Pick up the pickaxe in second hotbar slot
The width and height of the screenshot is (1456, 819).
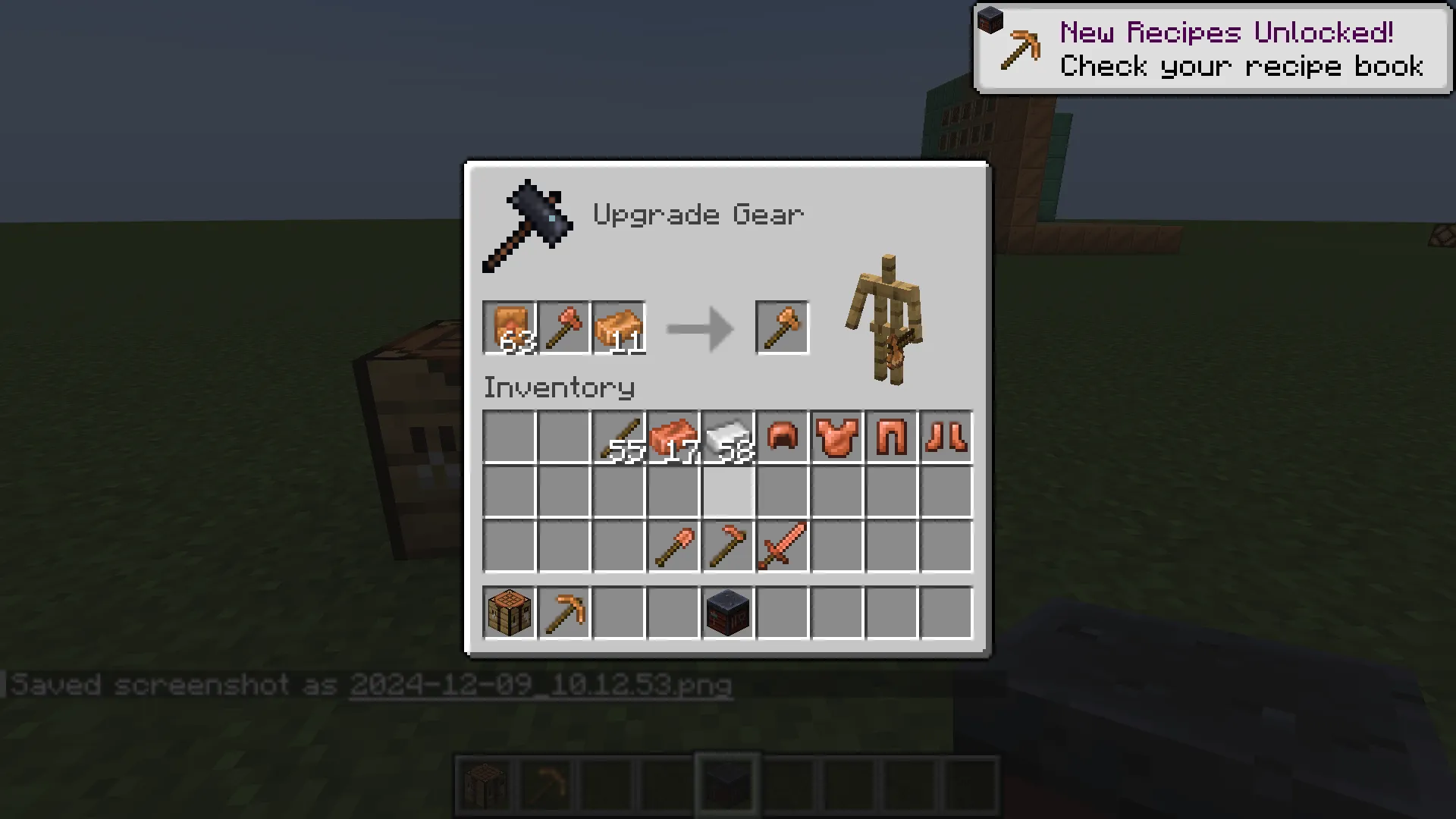pyautogui.click(x=563, y=613)
